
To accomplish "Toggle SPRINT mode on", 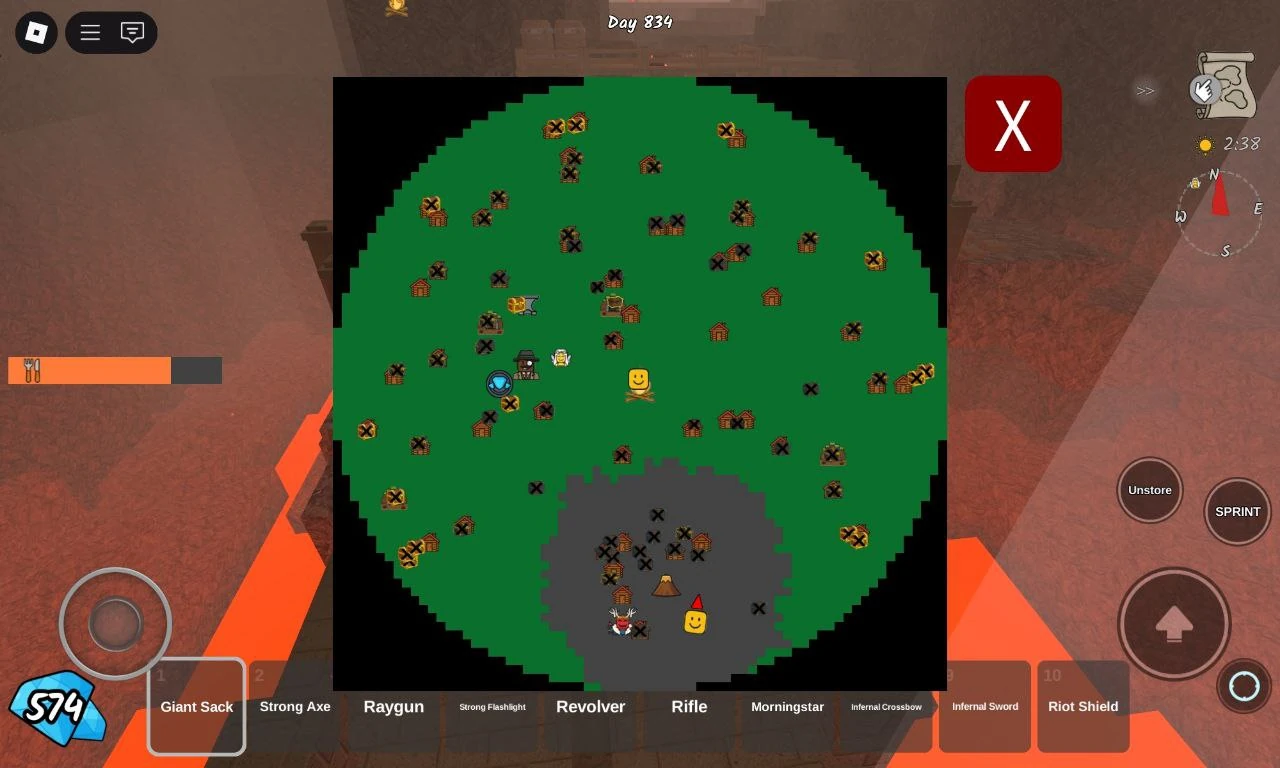I will [x=1237, y=511].
